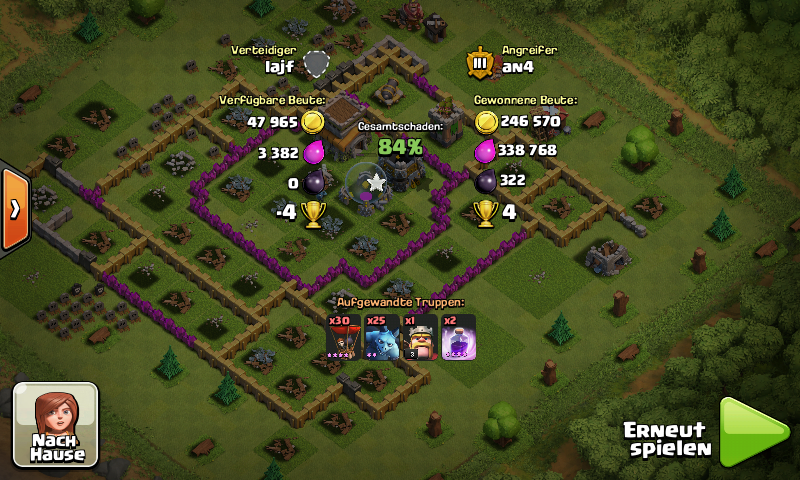800x480 pixels.
Task: Return home via Nach Hause button
Action: (x=55, y=424)
